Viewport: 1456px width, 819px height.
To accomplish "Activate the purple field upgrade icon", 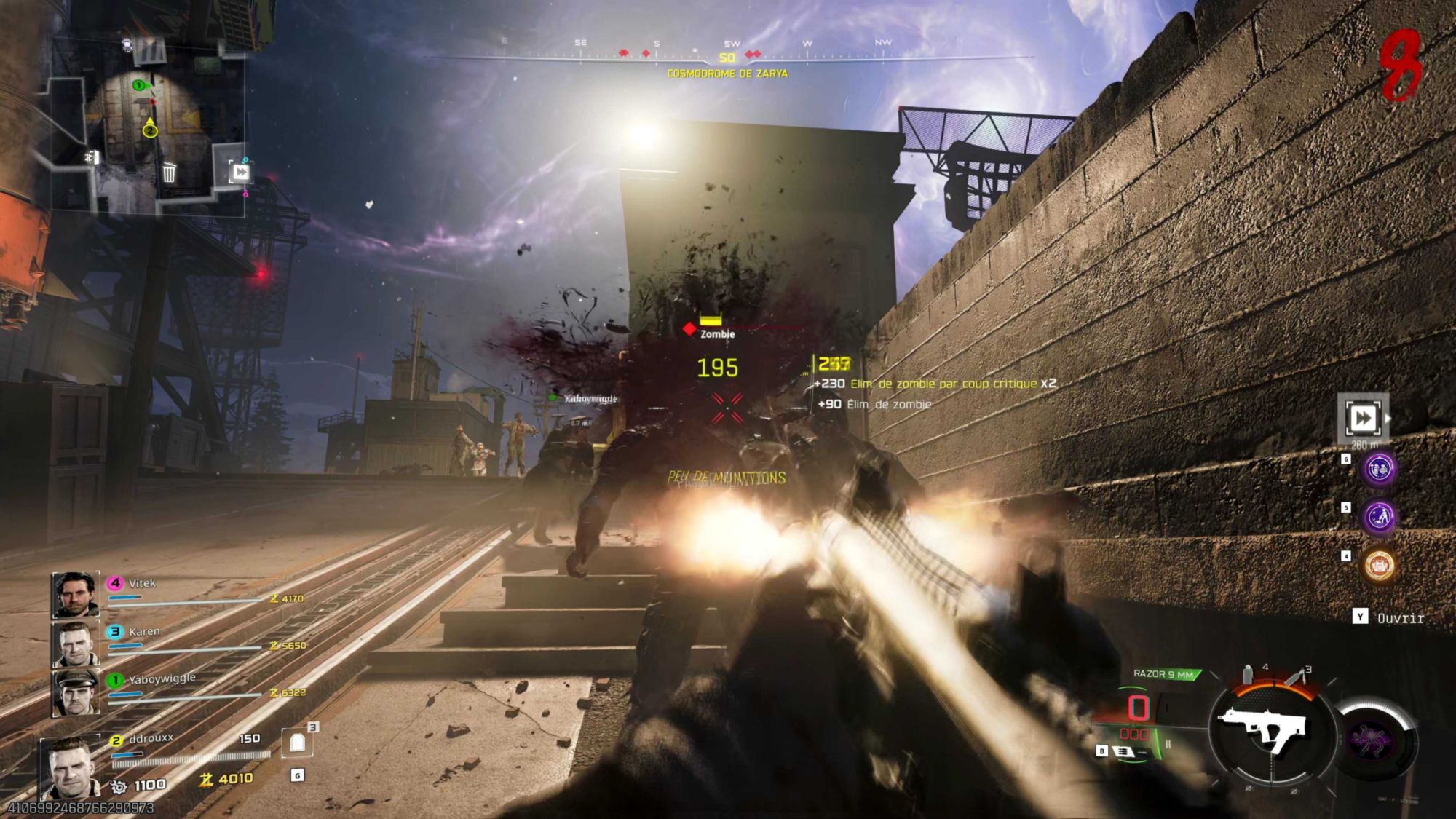I will 1373,740.
